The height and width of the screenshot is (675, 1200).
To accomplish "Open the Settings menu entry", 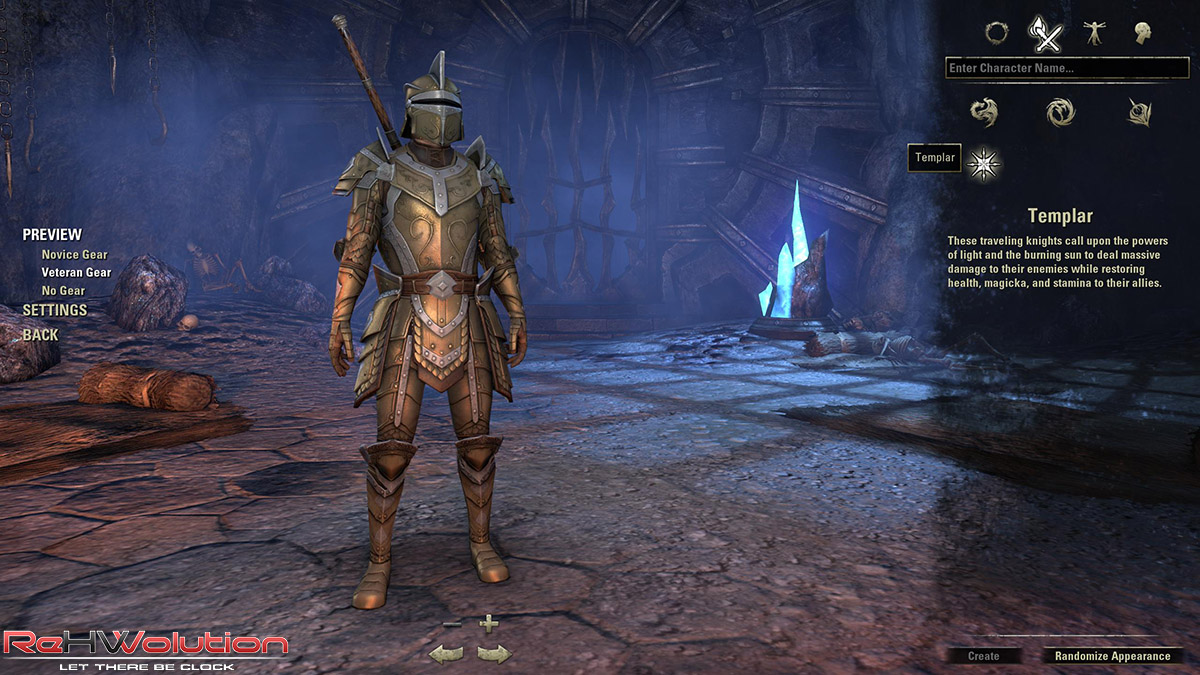I will pyautogui.click(x=55, y=310).
